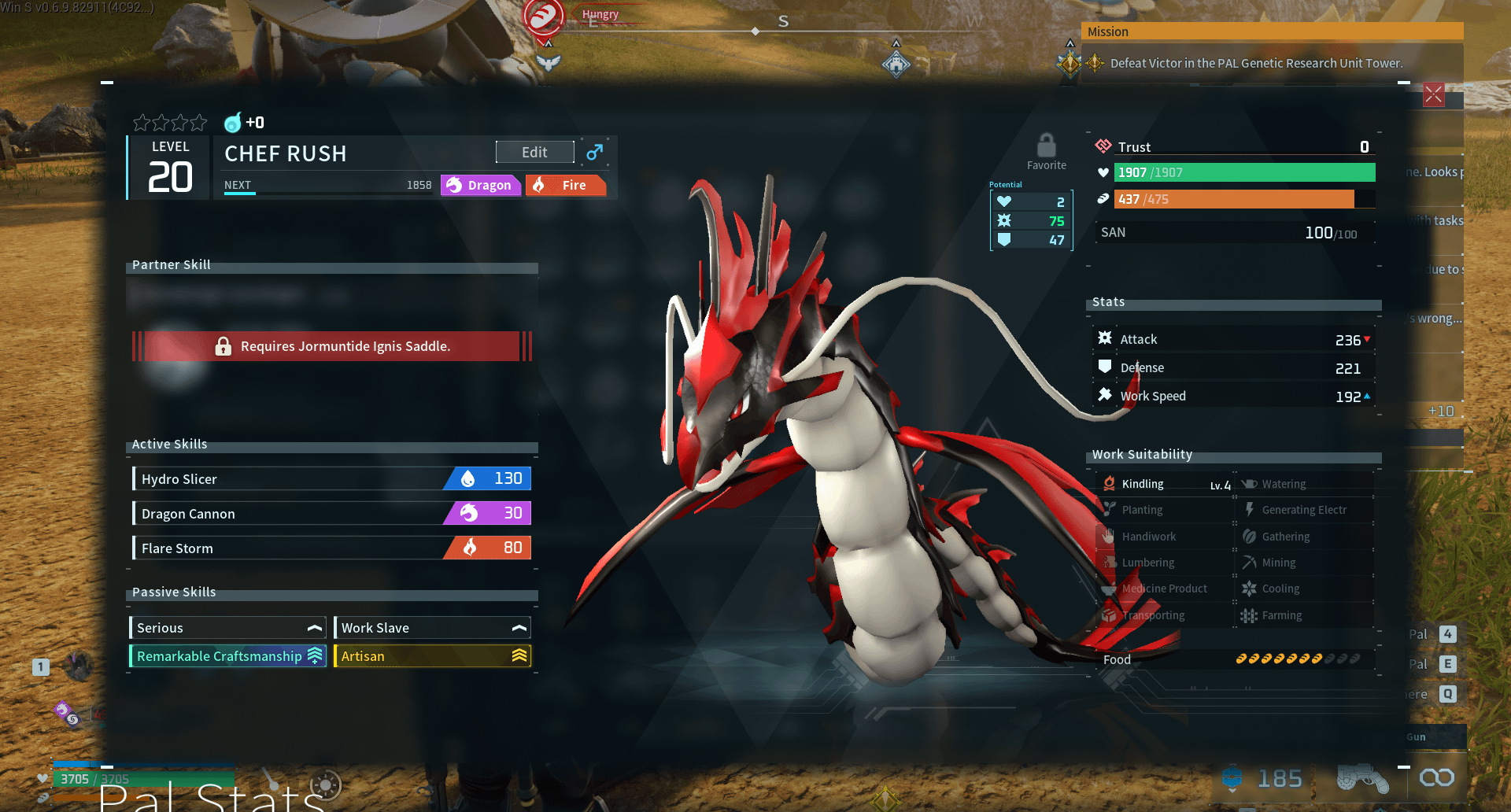Select the Kindling work suitability entry
This screenshot has height=812, width=1511.
(x=1165, y=484)
